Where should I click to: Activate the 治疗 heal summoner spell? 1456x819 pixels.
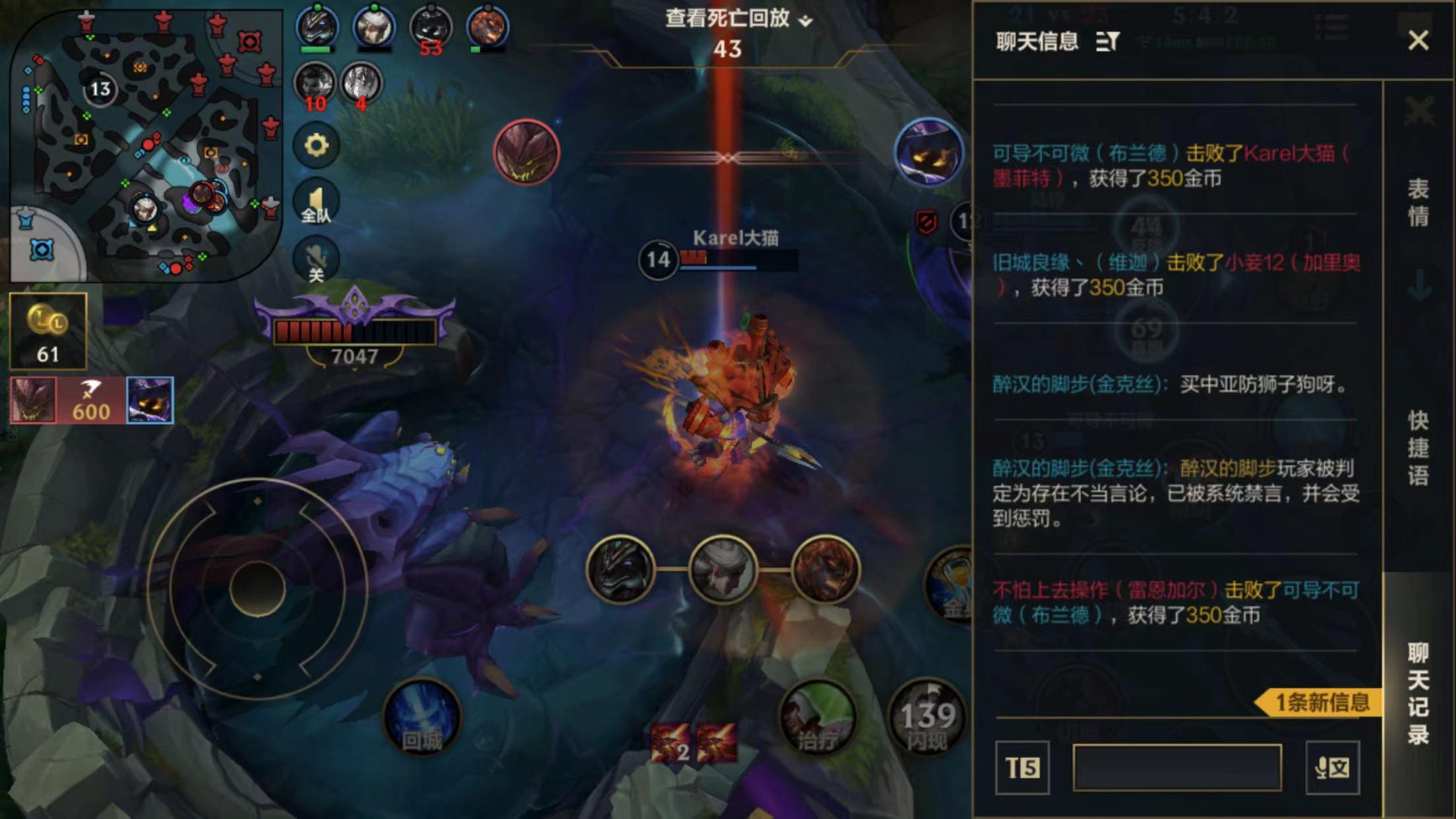(x=818, y=718)
